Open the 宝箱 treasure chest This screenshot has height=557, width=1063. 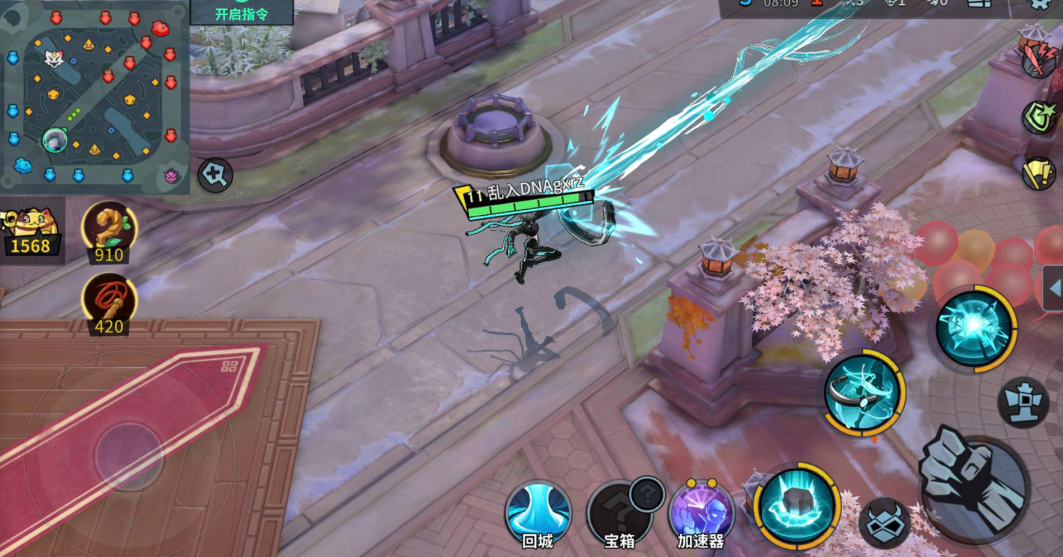pos(620,512)
